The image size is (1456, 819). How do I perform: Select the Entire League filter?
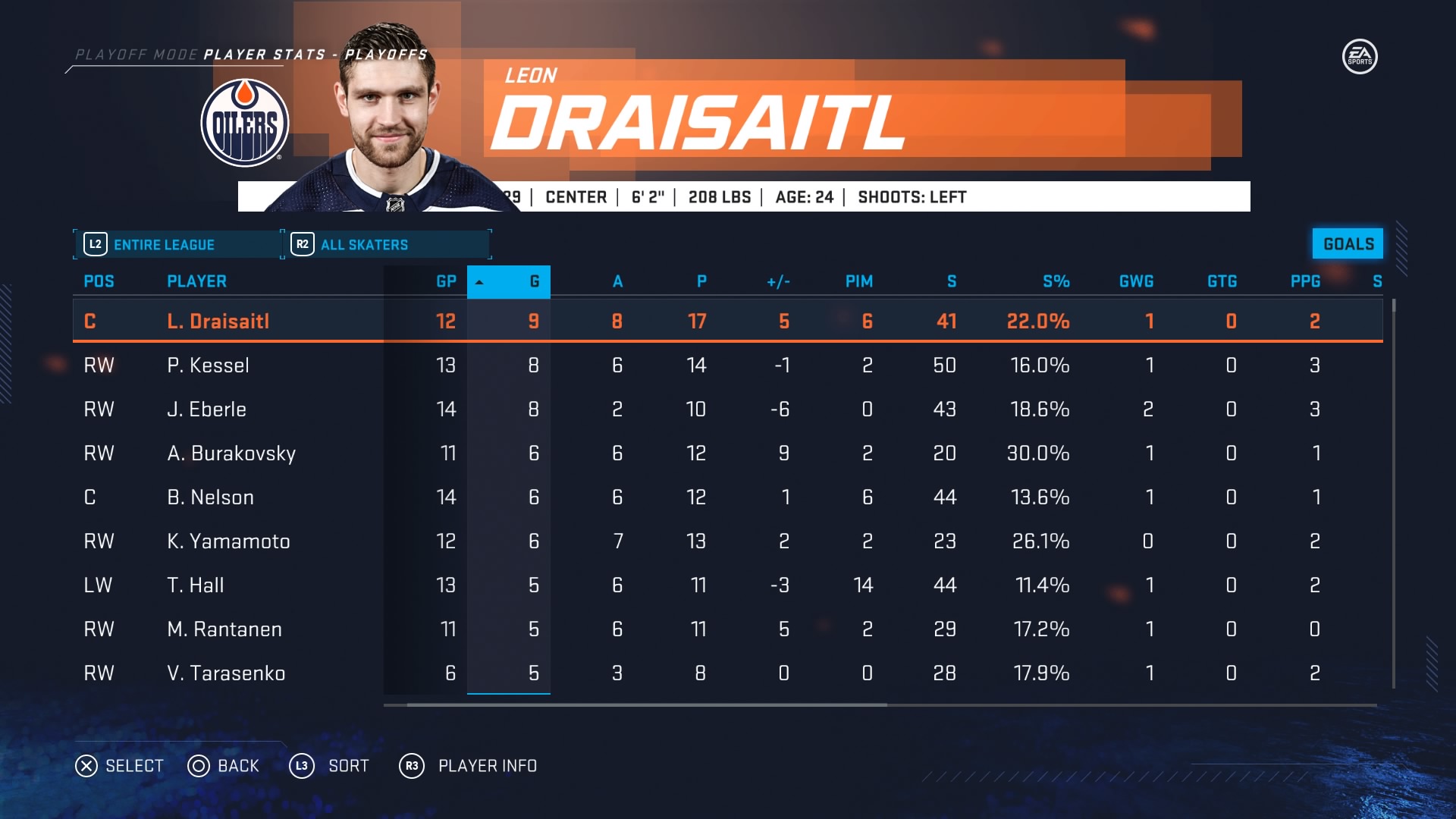178,244
